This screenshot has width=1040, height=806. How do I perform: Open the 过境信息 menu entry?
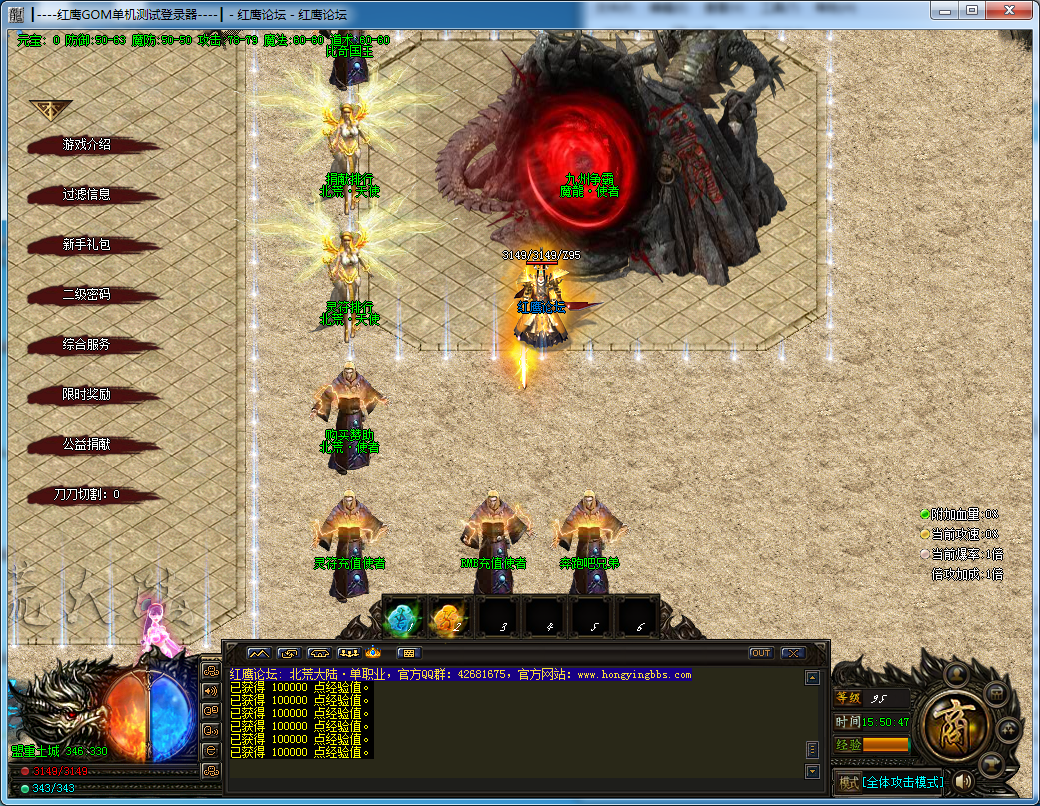[x=87, y=195]
